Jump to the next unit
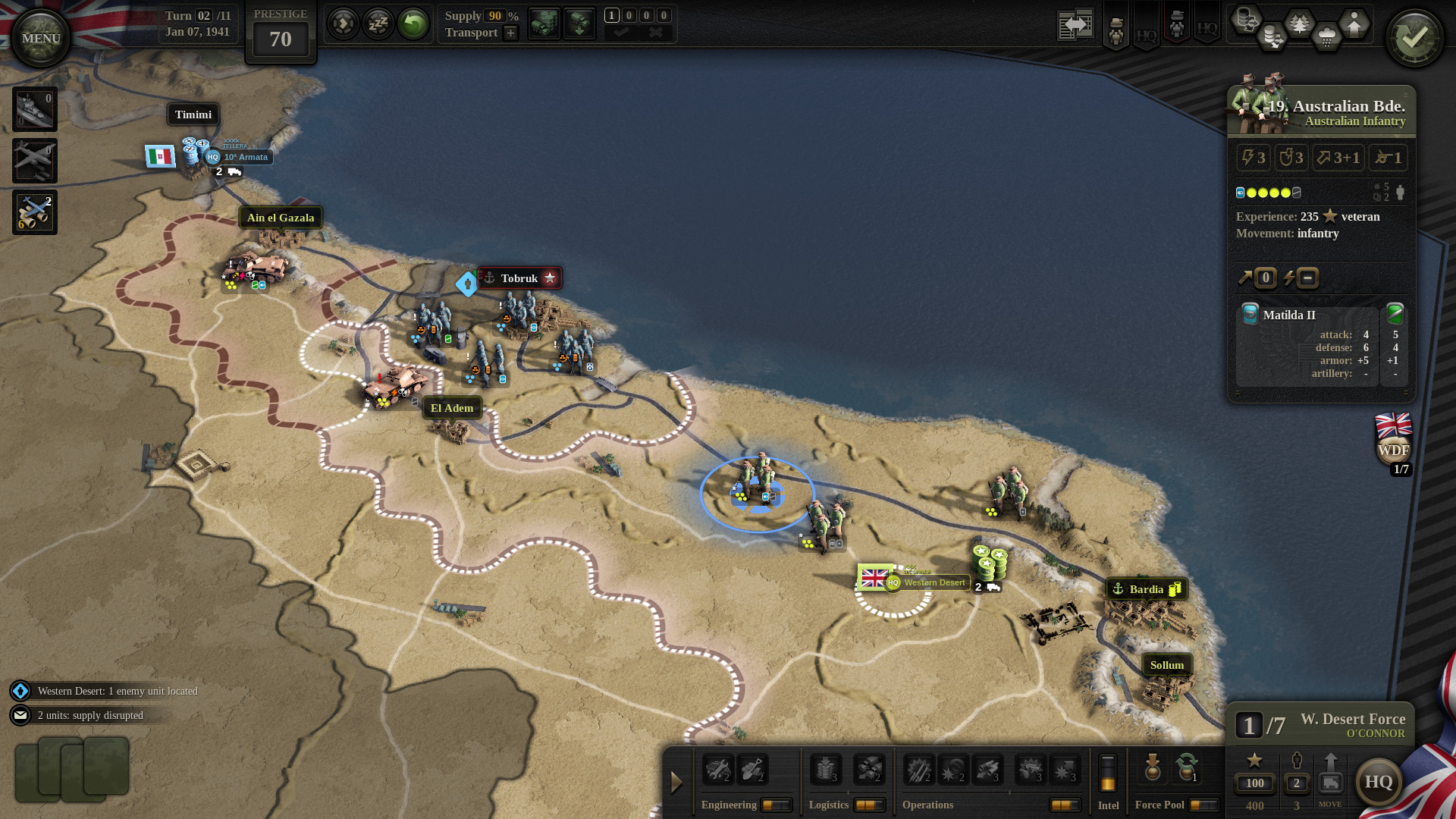This screenshot has height=819, width=1456. click(342, 24)
